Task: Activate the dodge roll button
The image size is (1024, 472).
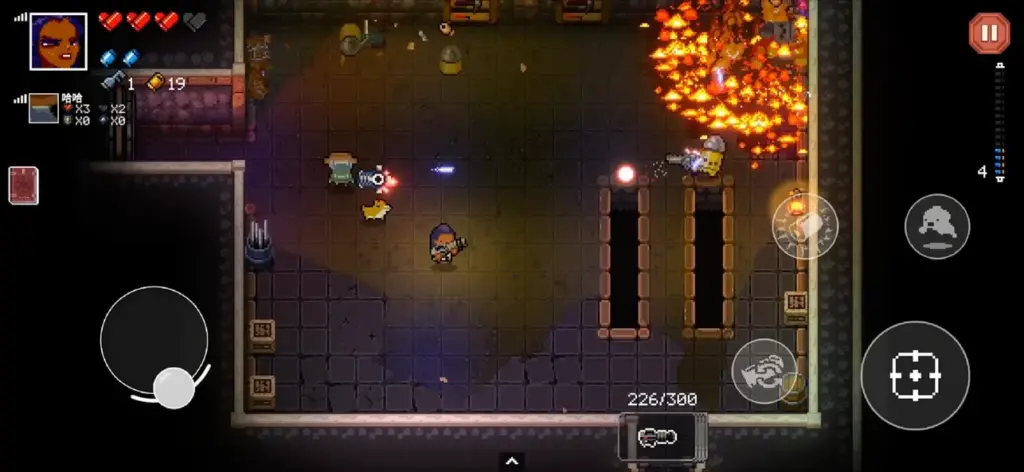Action: [937, 227]
